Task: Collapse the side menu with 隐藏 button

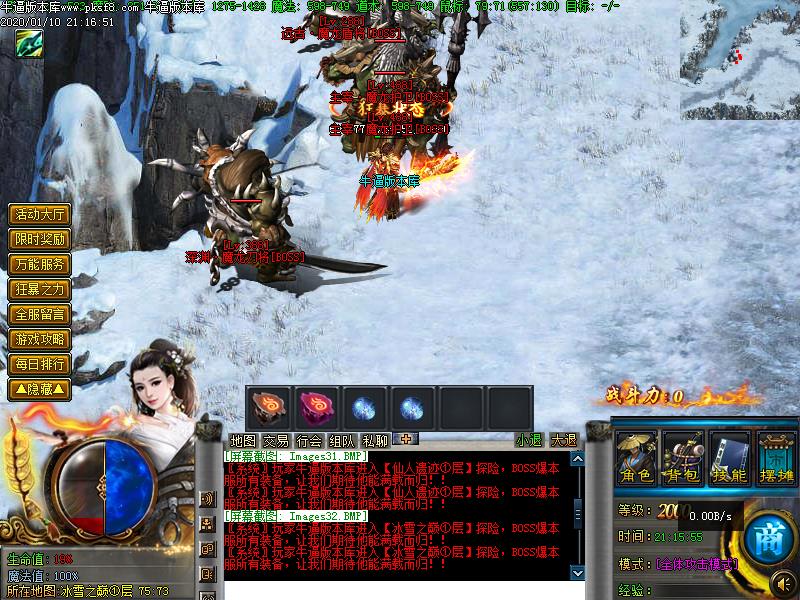Action: pyautogui.click(x=40, y=388)
